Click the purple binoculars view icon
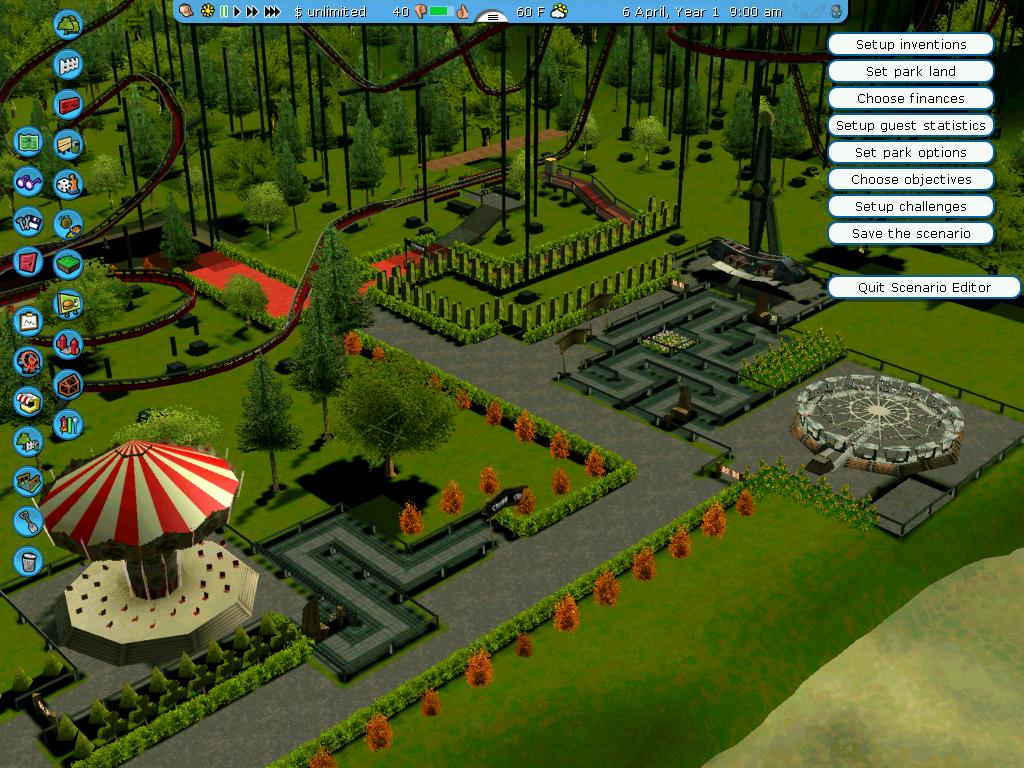The image size is (1024, 768). (x=28, y=182)
